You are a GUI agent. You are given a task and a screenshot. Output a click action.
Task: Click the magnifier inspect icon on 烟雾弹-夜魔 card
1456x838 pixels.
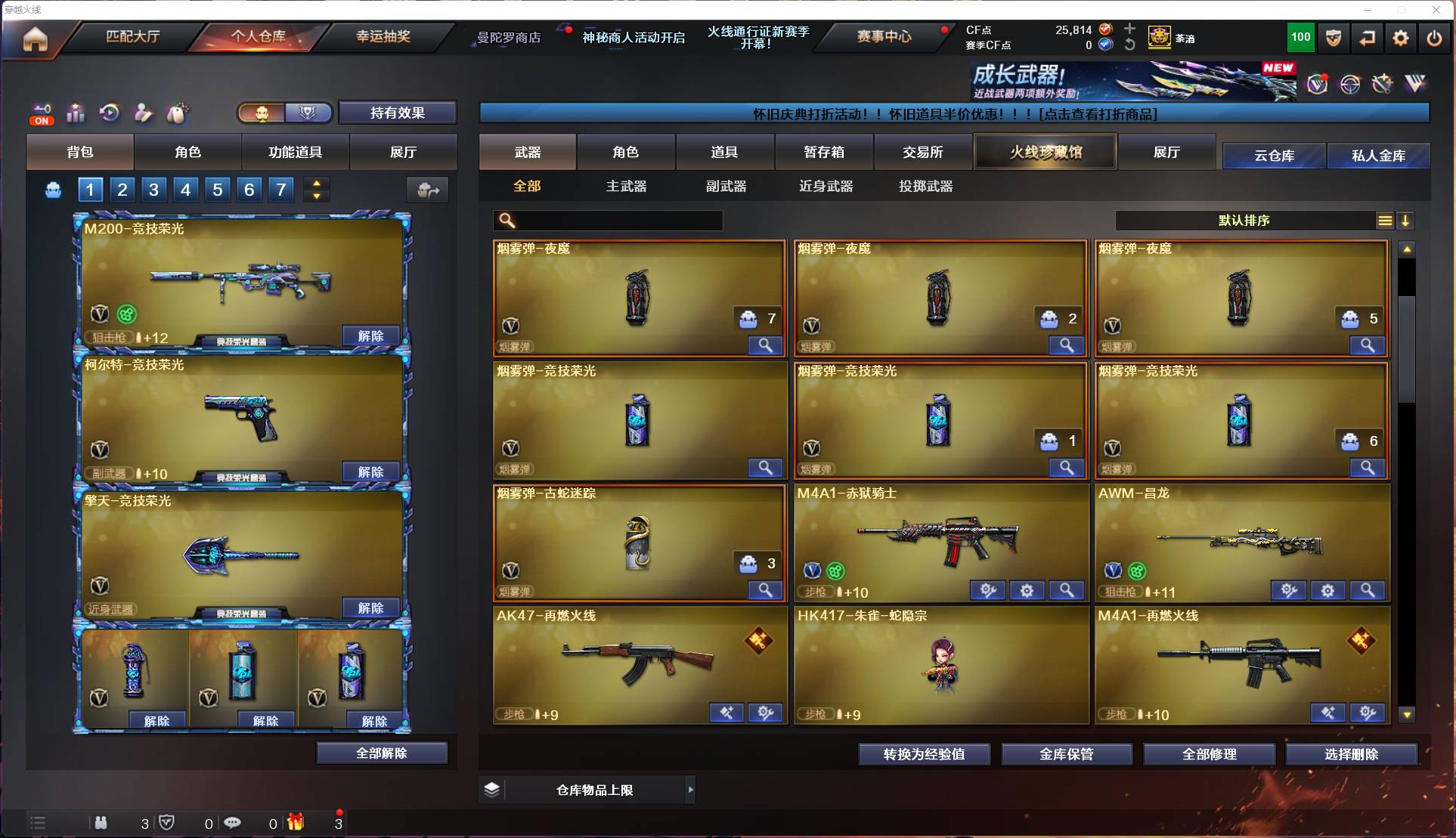pyautogui.click(x=765, y=345)
